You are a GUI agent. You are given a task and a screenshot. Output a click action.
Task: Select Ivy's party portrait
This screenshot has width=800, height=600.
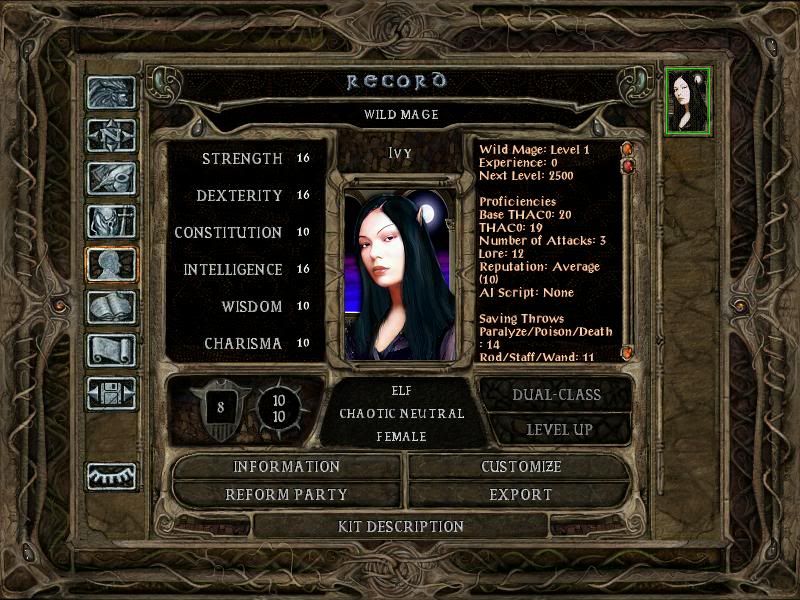689,100
